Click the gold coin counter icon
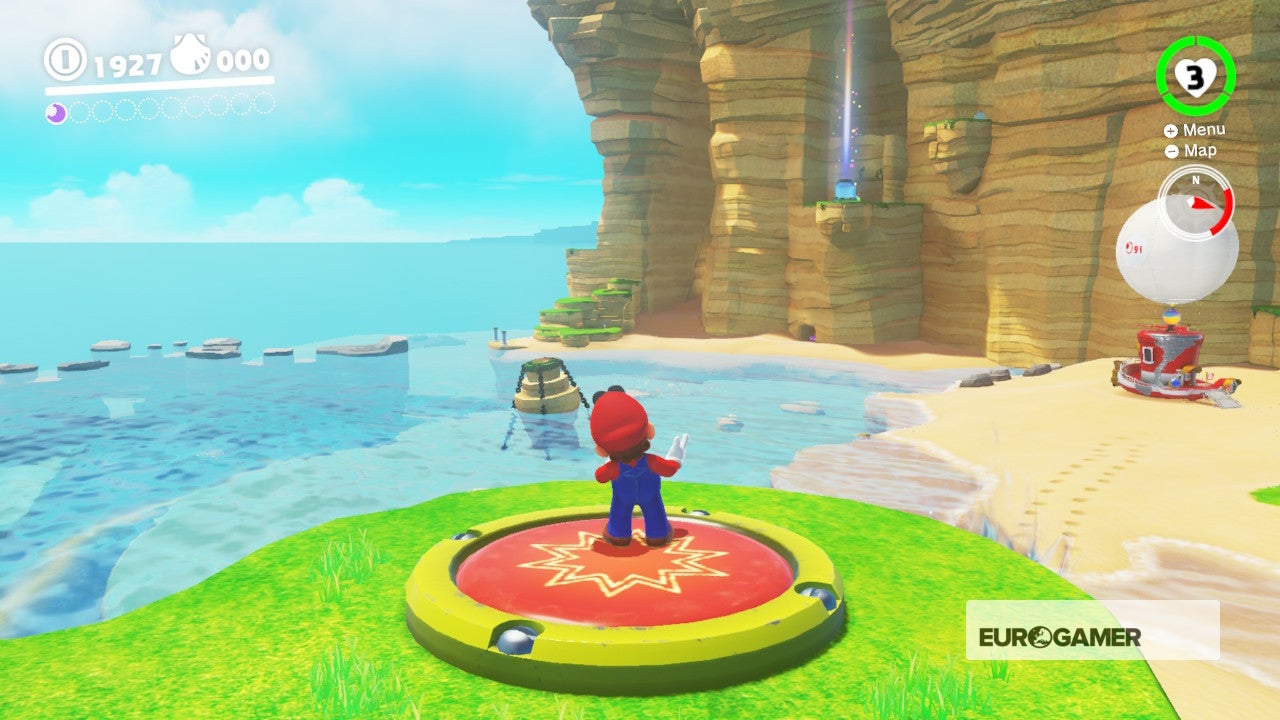Image resolution: width=1280 pixels, height=720 pixels. (x=64, y=58)
